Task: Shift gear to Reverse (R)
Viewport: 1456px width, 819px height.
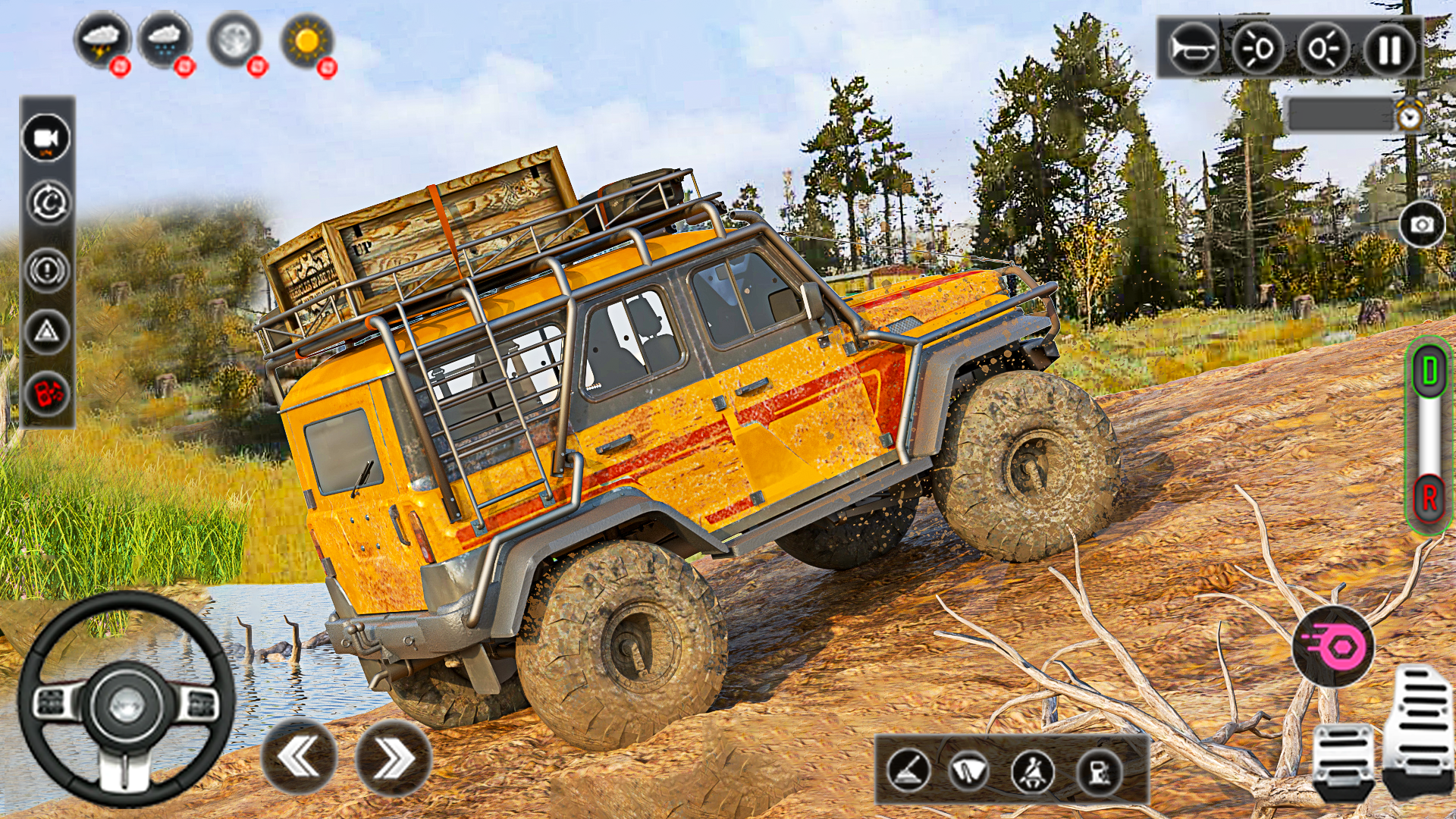Action: (x=1429, y=498)
